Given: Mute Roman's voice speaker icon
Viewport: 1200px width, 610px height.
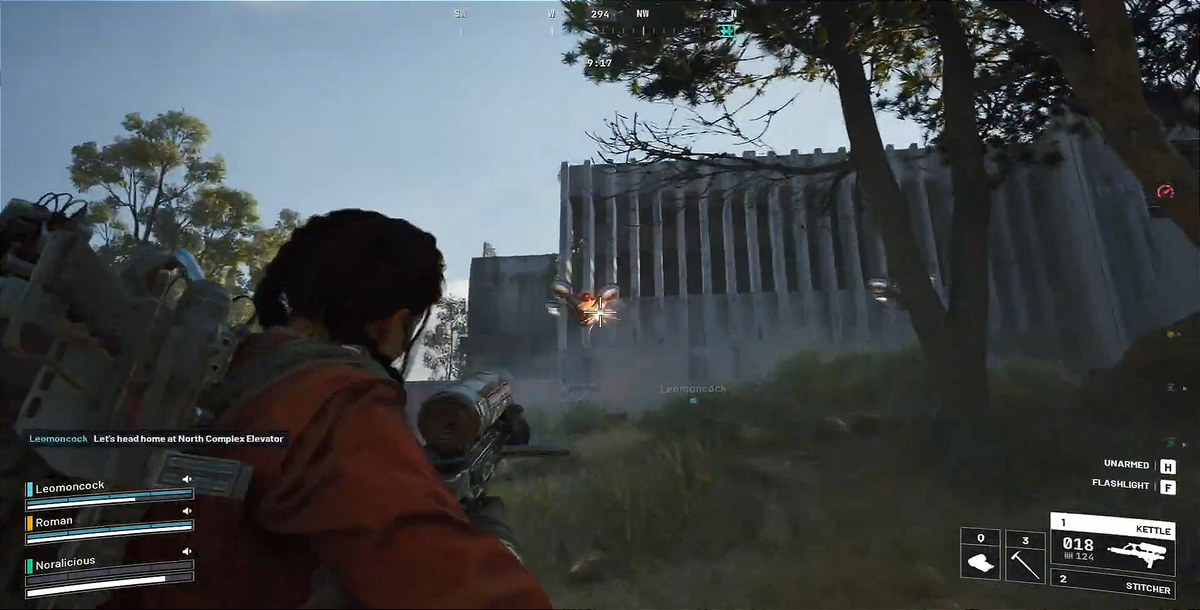Looking at the screenshot, I should (186, 511).
